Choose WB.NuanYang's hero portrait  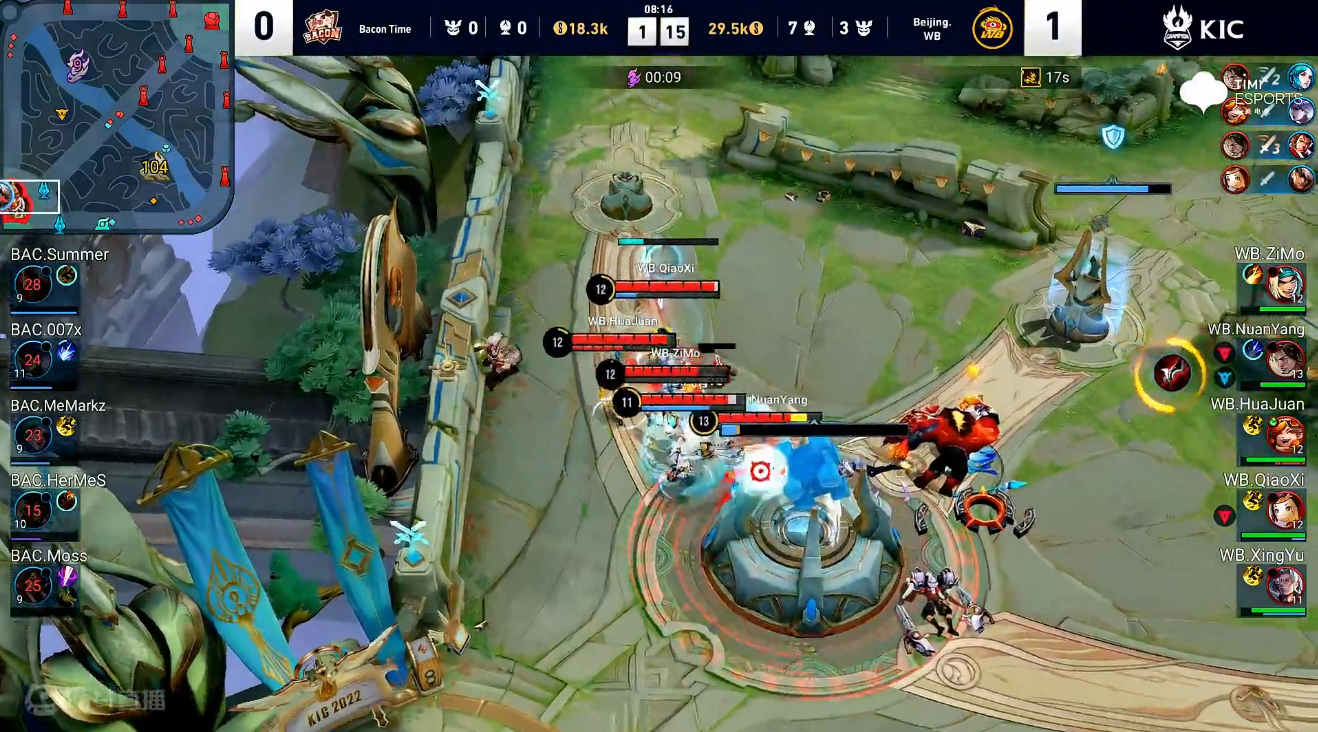pyautogui.click(x=1285, y=359)
